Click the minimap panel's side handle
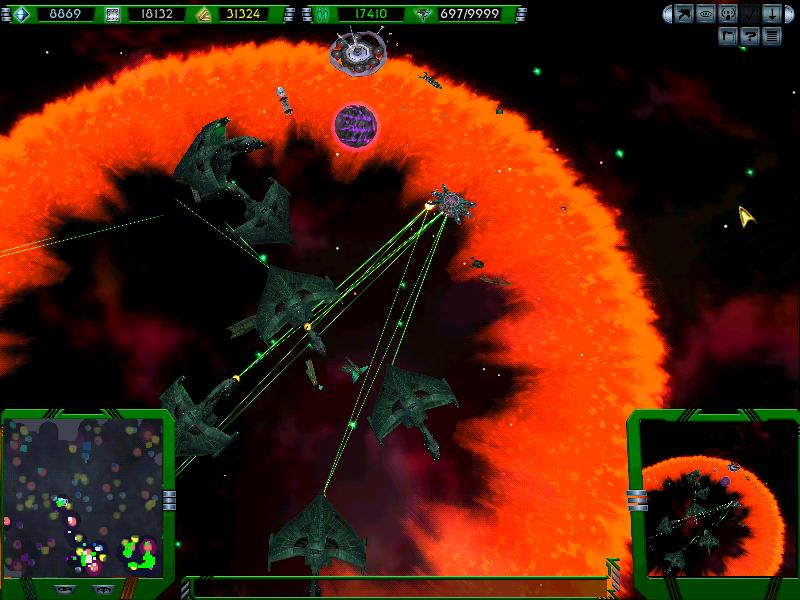This screenshot has height=600, width=800. [x=169, y=498]
